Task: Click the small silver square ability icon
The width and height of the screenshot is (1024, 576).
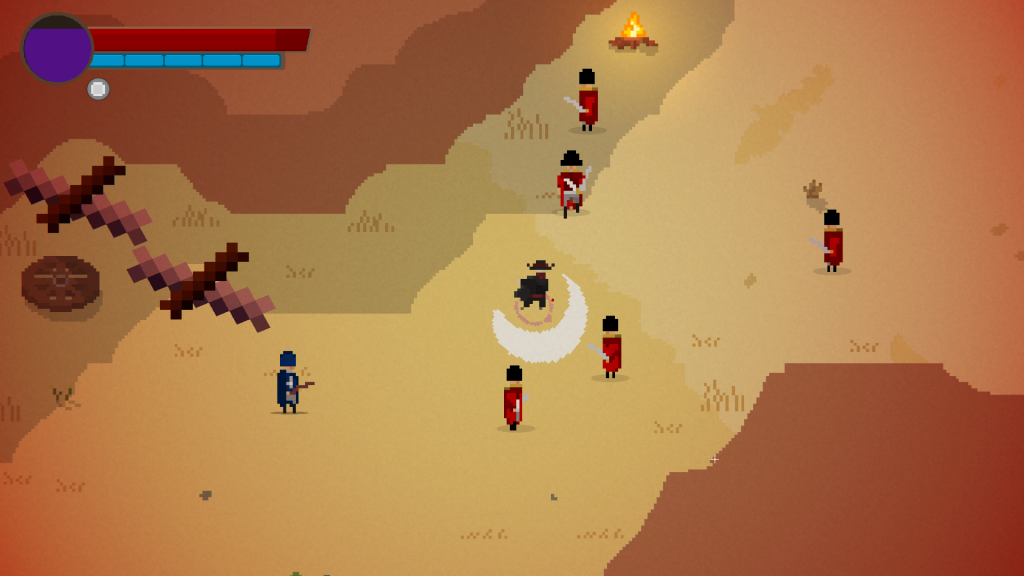Action: click(98, 89)
